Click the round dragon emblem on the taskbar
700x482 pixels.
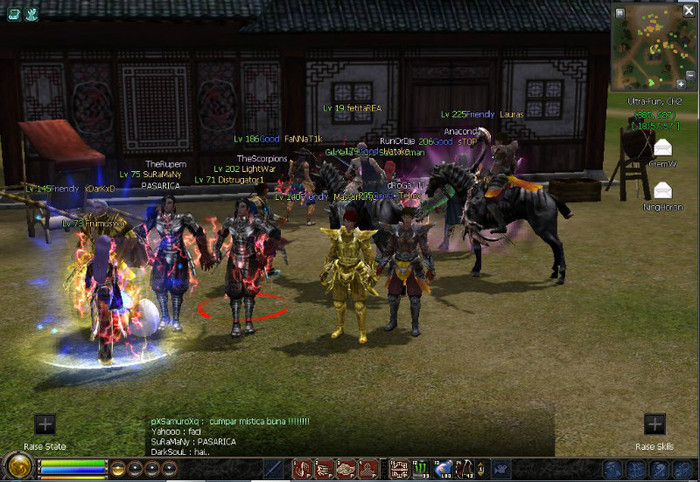[17, 467]
